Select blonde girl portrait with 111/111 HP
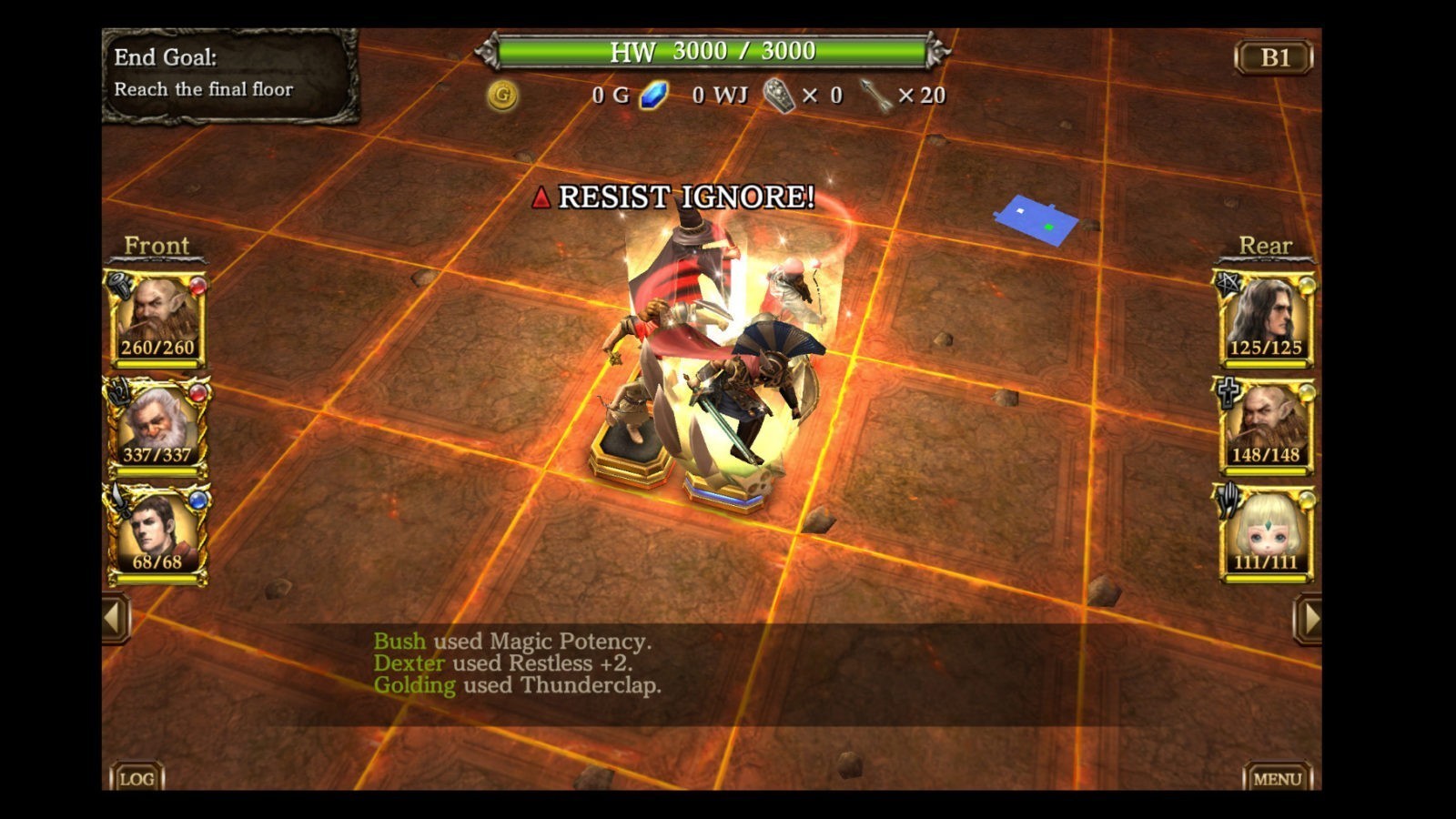The height and width of the screenshot is (819, 1456). [1265, 533]
